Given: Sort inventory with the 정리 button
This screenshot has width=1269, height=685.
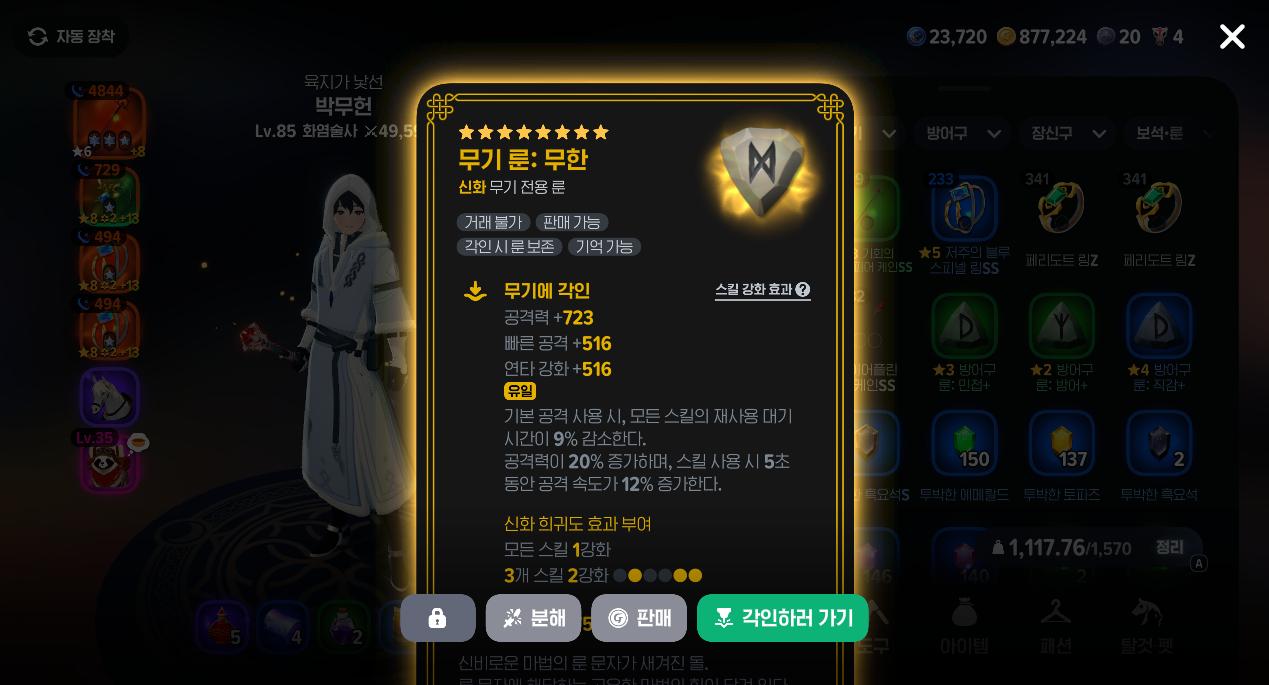Looking at the screenshot, I should (x=1169, y=547).
